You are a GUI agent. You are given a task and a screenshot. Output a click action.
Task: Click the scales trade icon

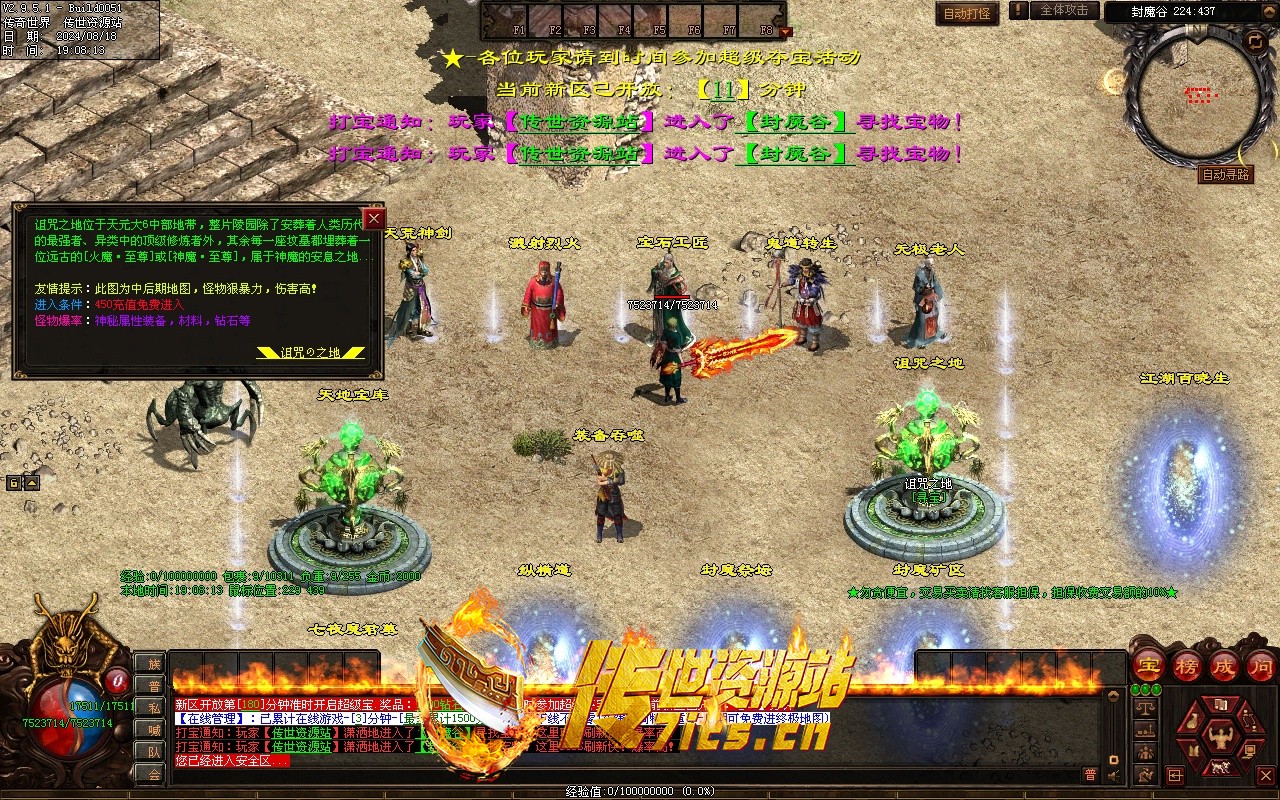1147,706
